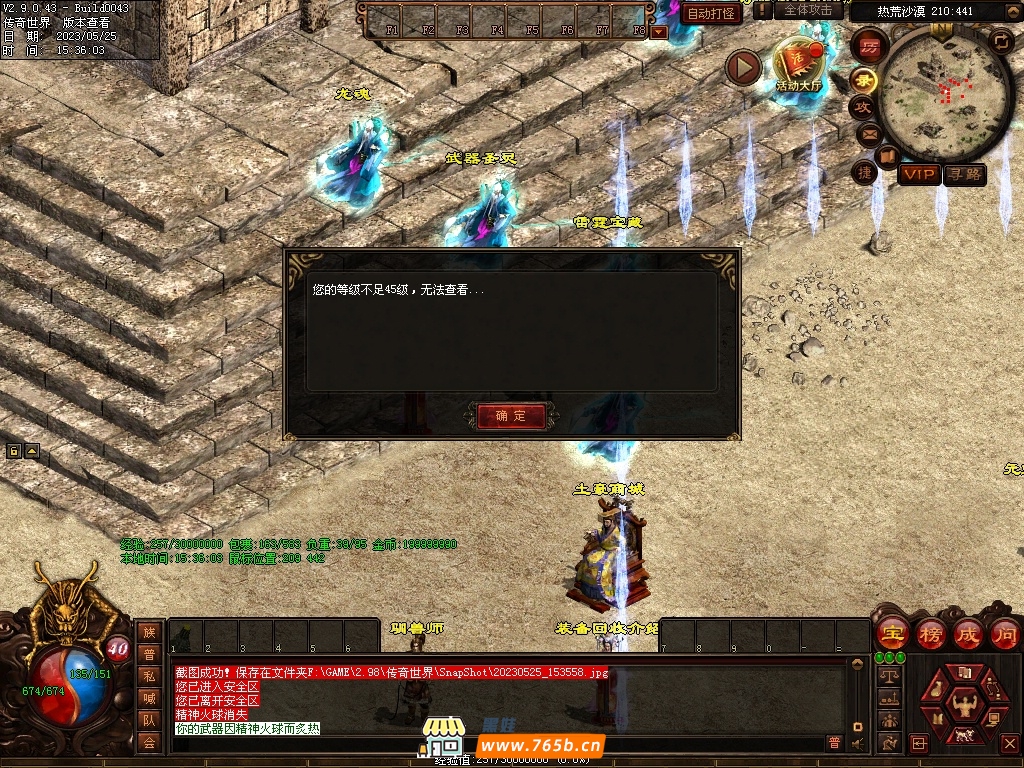The height and width of the screenshot is (768, 1024).
Task: Open the VIP panel
Action: pos(919,174)
